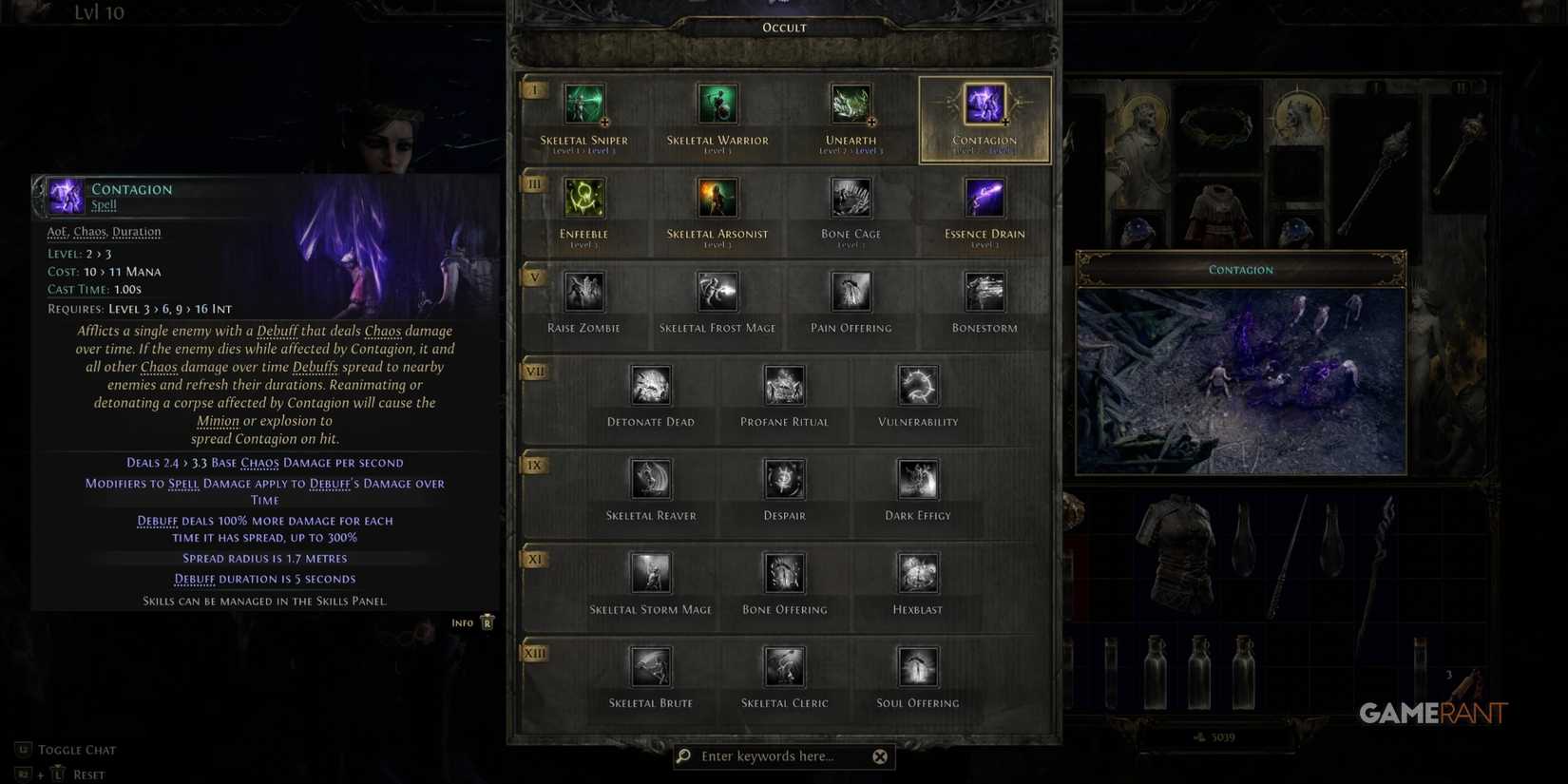
Task: Choose the Bonestorm skill icon
Action: point(984,291)
